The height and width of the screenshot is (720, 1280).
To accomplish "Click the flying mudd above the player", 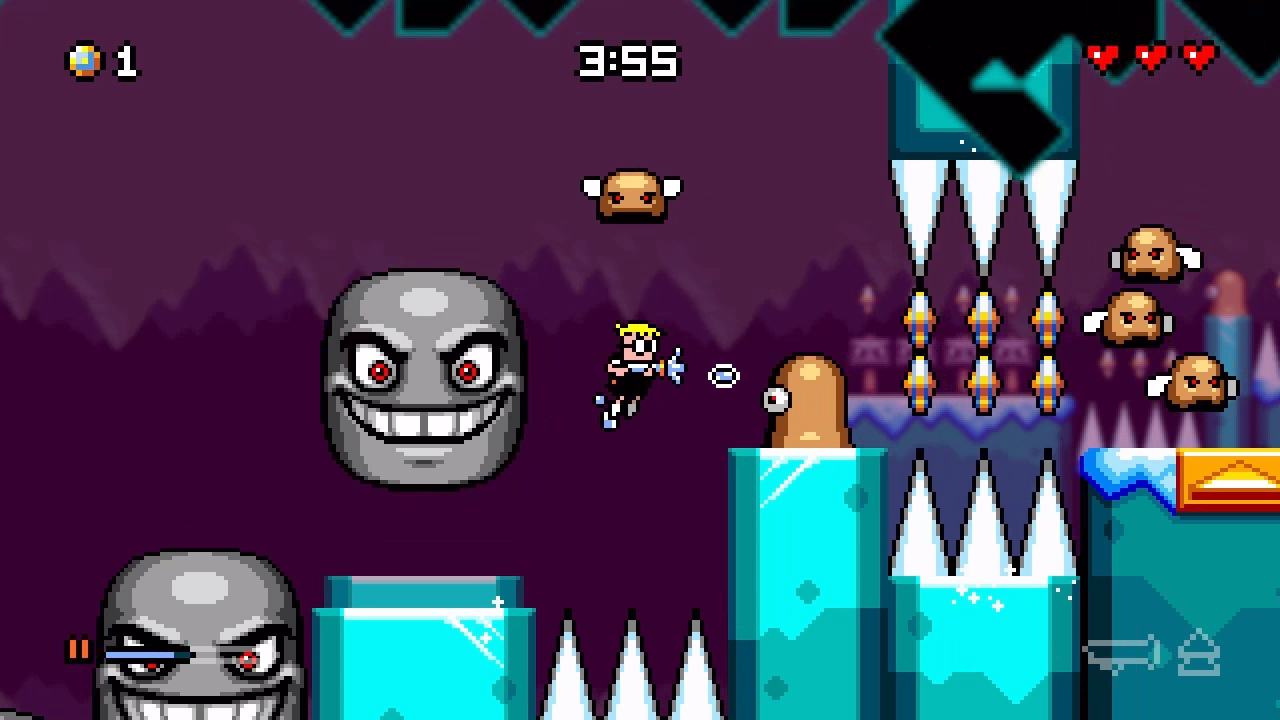I will (x=633, y=194).
